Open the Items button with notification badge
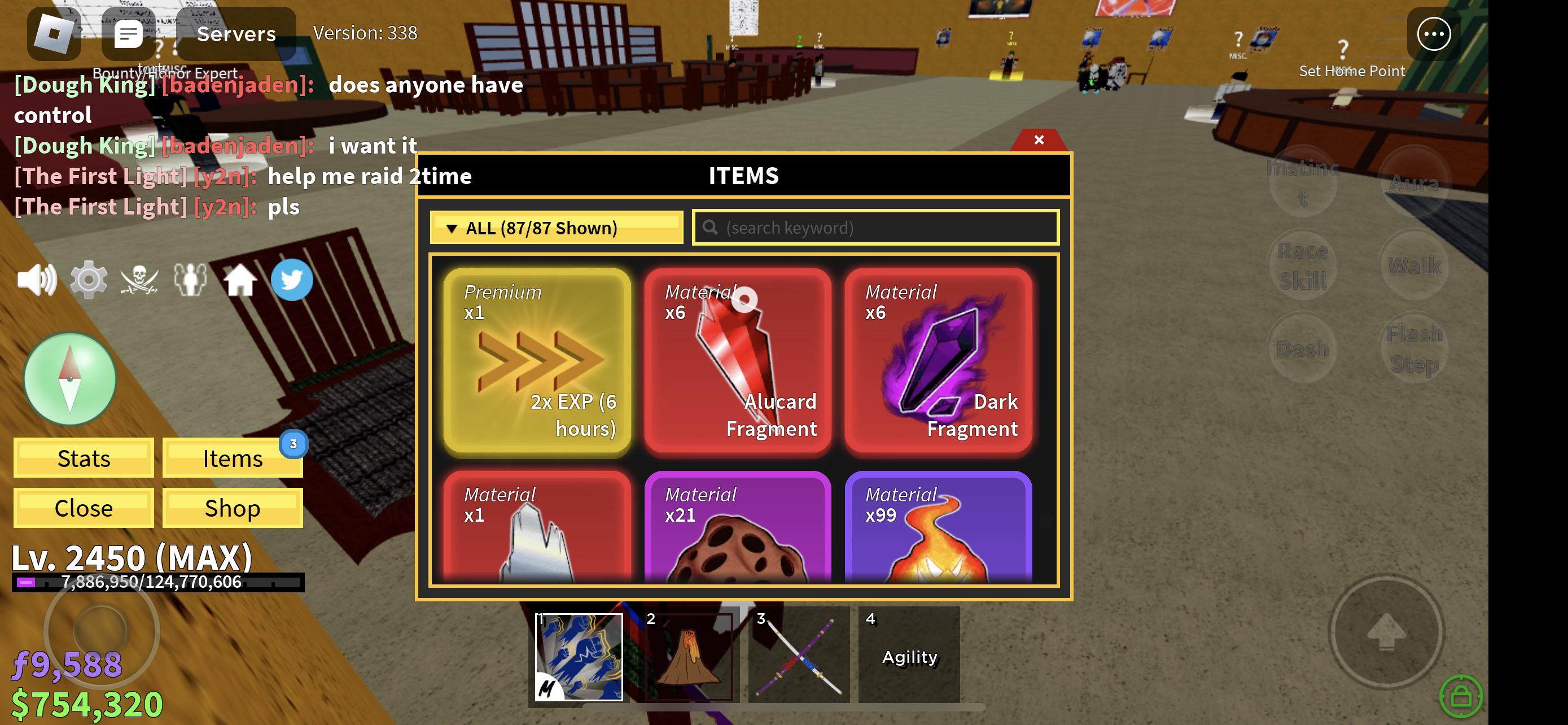This screenshot has width=1568, height=725. [x=233, y=458]
